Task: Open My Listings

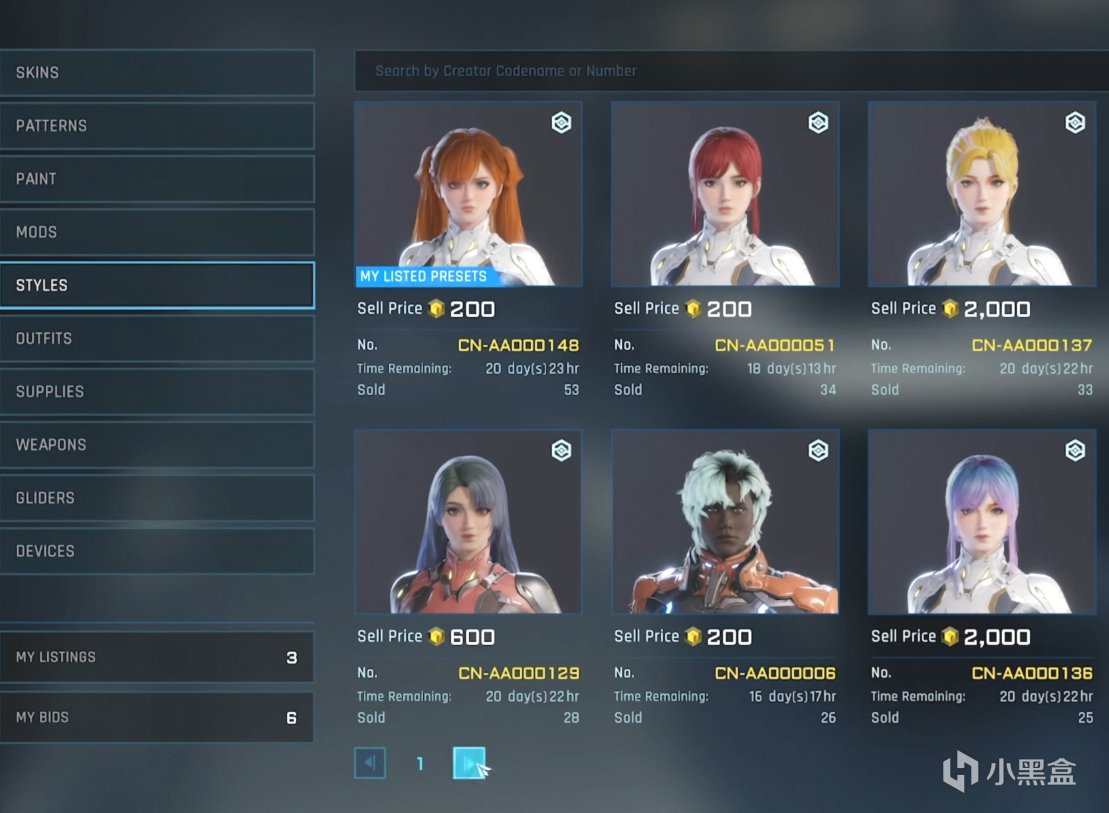Action: pyautogui.click(x=156, y=657)
